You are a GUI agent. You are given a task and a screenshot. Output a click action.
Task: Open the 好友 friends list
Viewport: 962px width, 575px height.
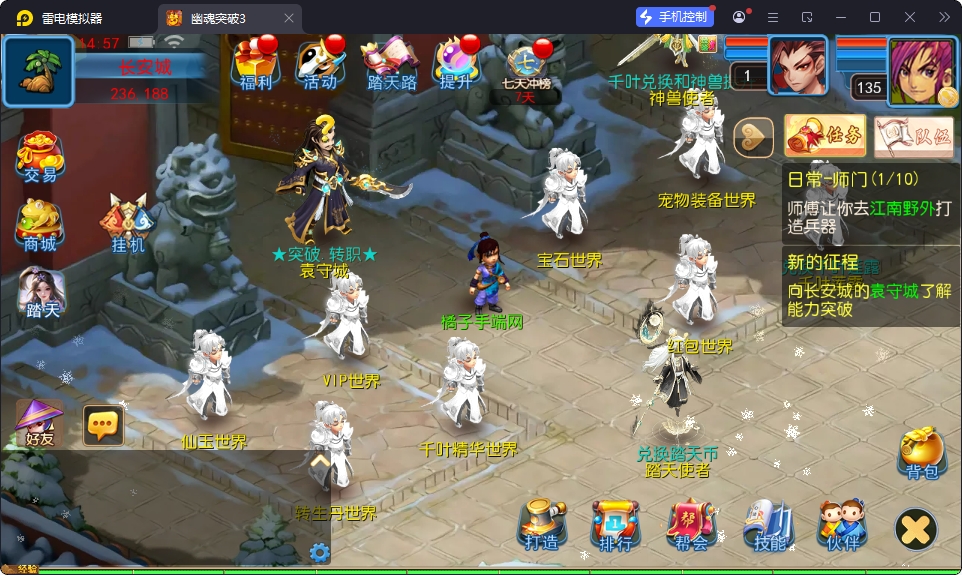coord(40,423)
